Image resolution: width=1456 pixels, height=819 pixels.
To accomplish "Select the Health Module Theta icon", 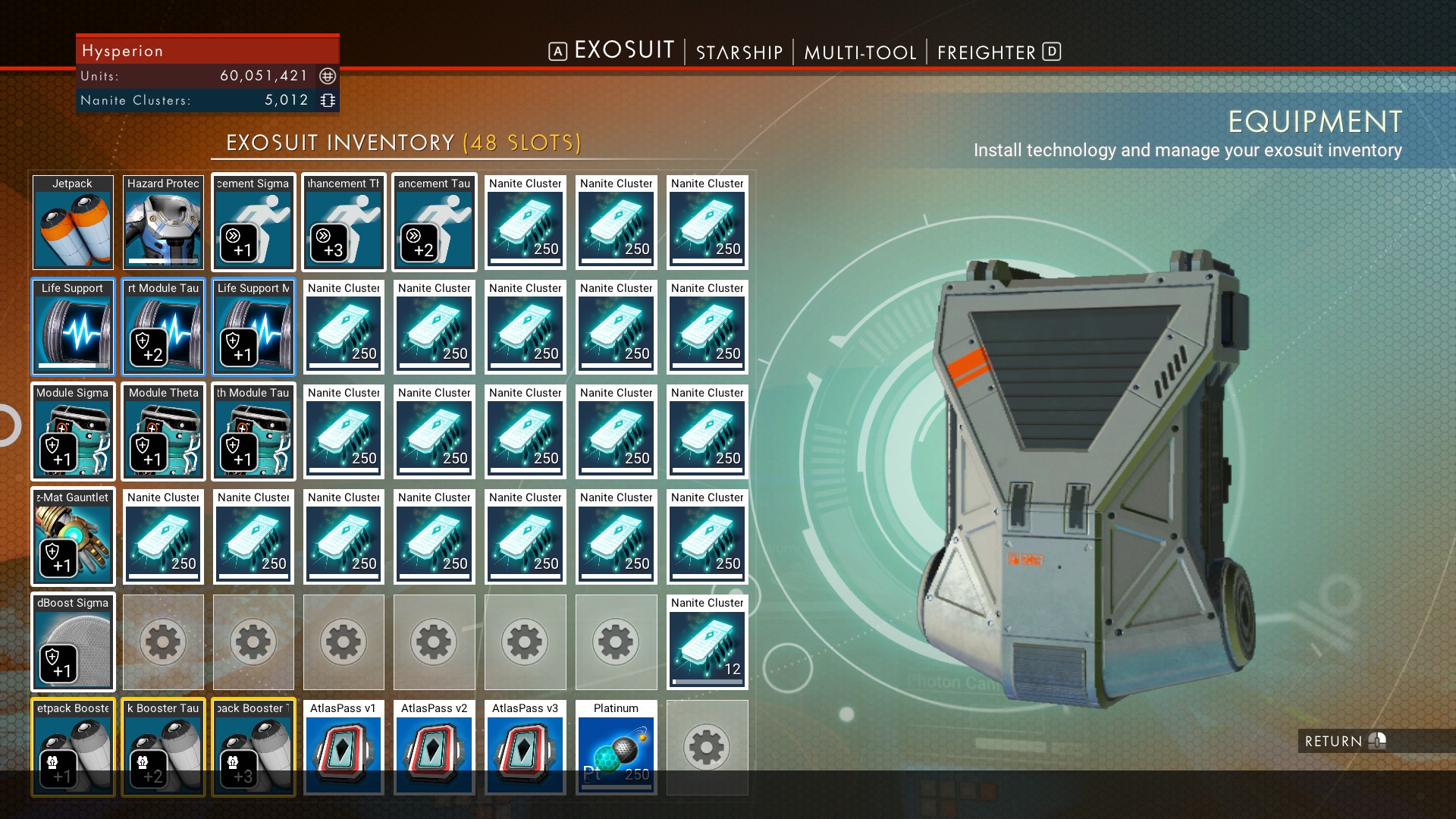I will pos(162,432).
